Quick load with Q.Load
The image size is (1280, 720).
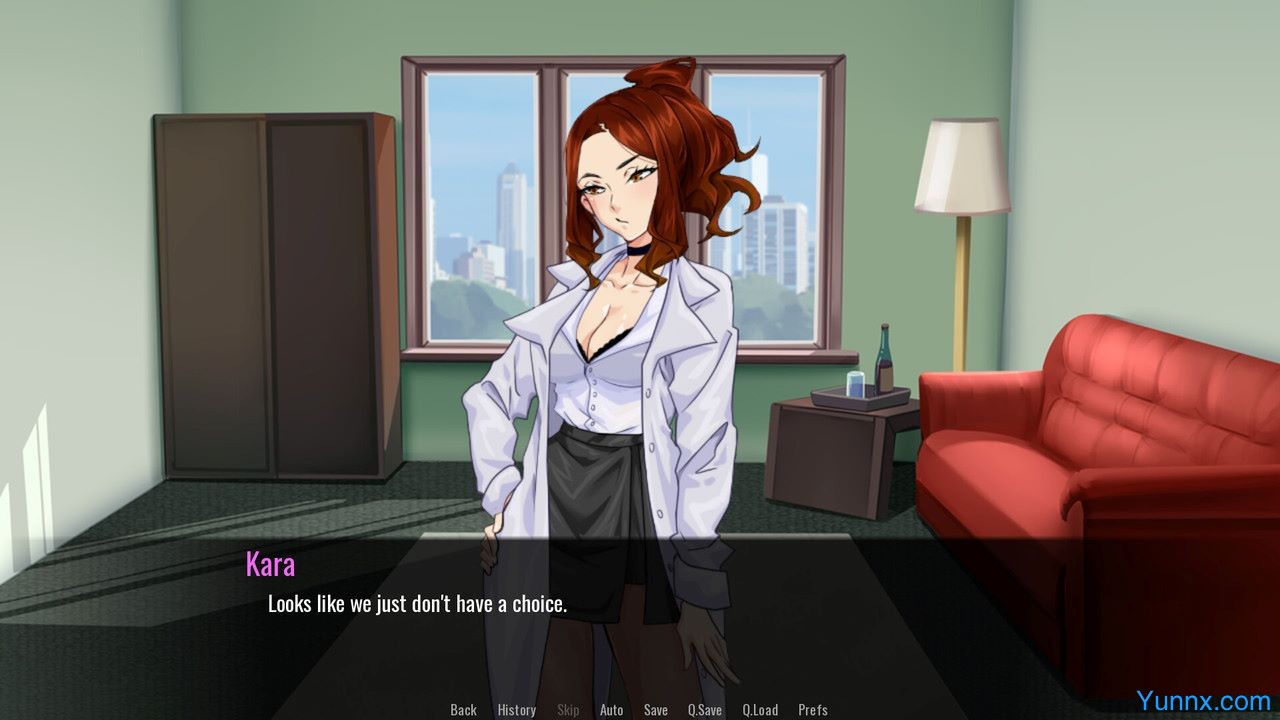click(760, 710)
